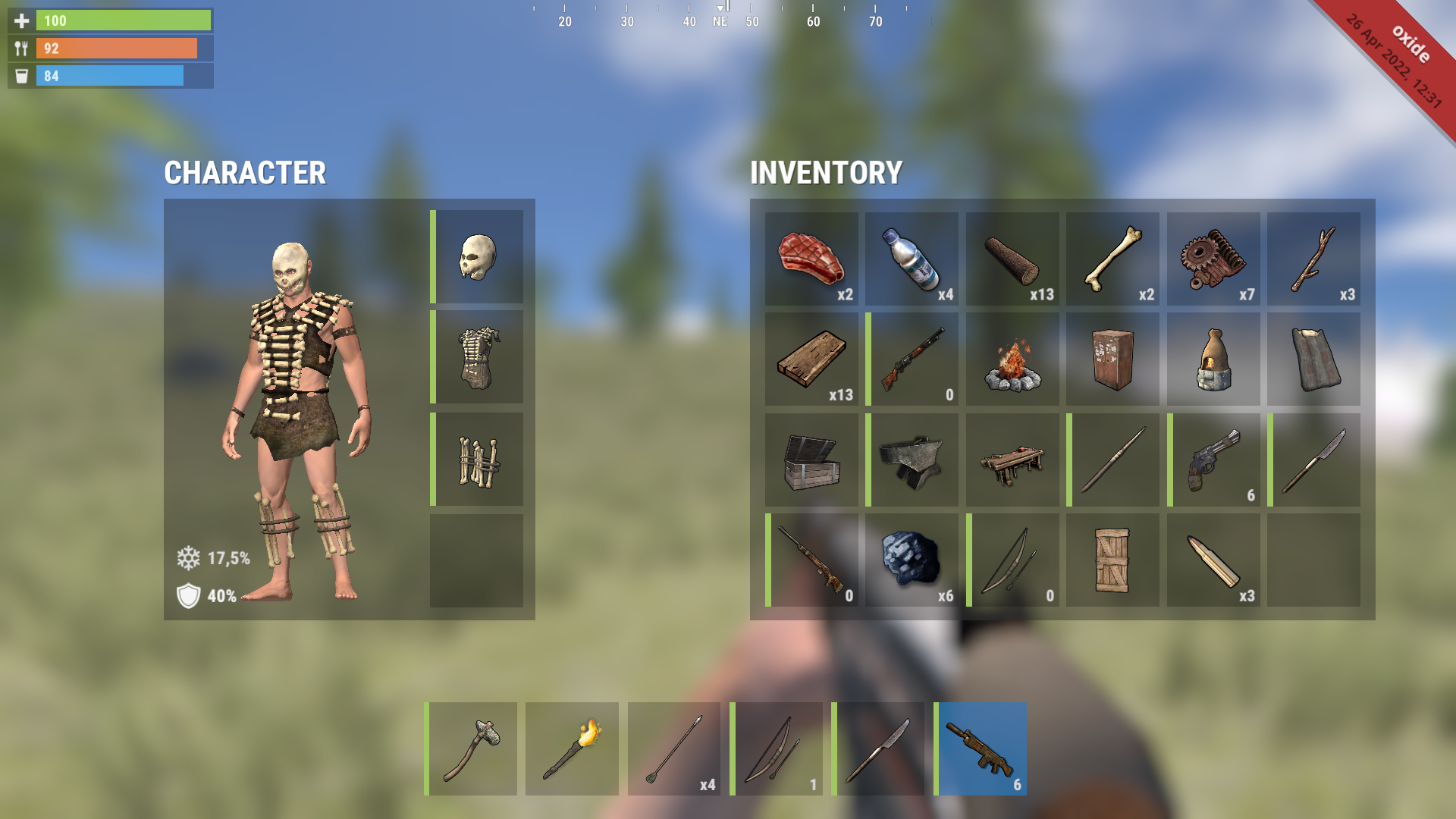The height and width of the screenshot is (819, 1456).
Task: Click the camp fire item
Action: pos(1012,359)
